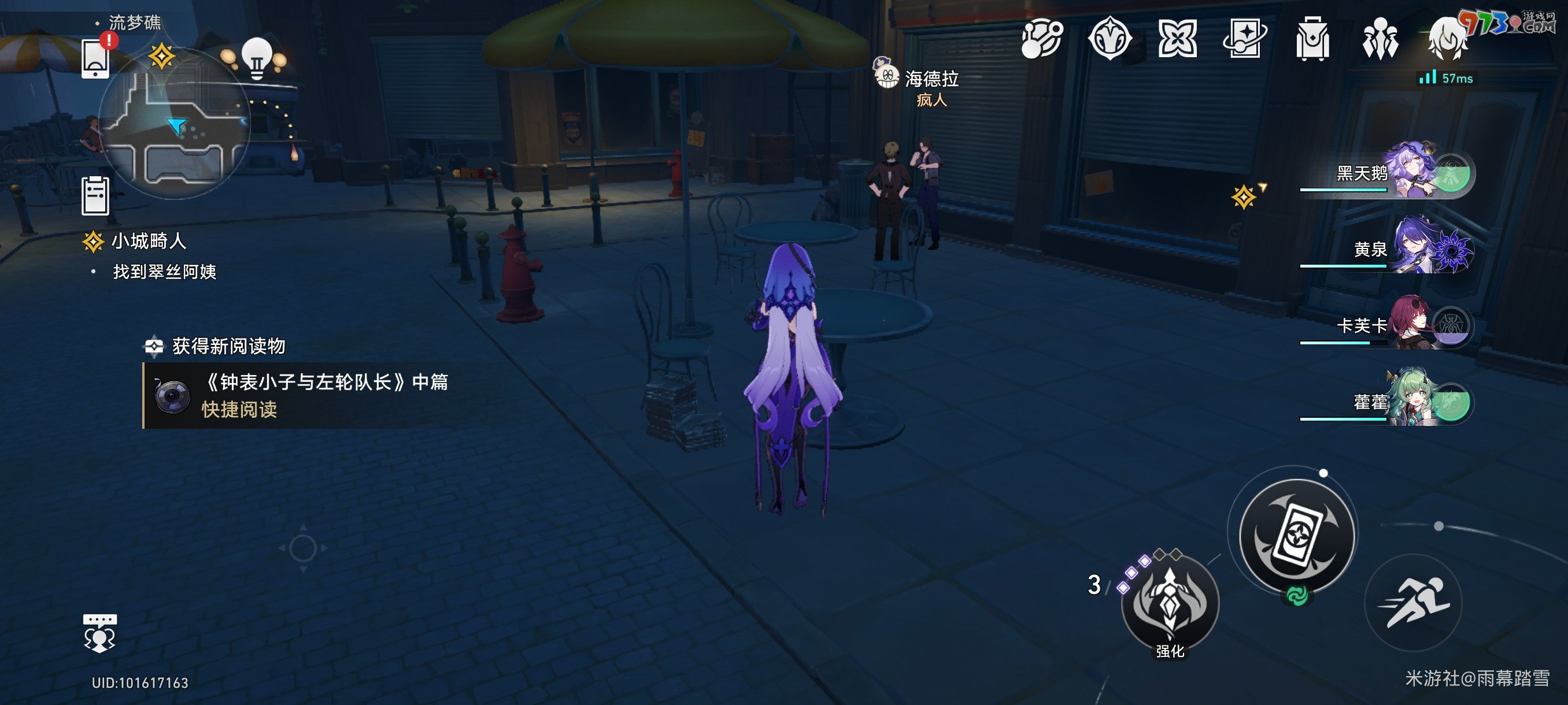Screen dimensions: 1568x705
Task: Open the character team icon
Action: [1380, 38]
